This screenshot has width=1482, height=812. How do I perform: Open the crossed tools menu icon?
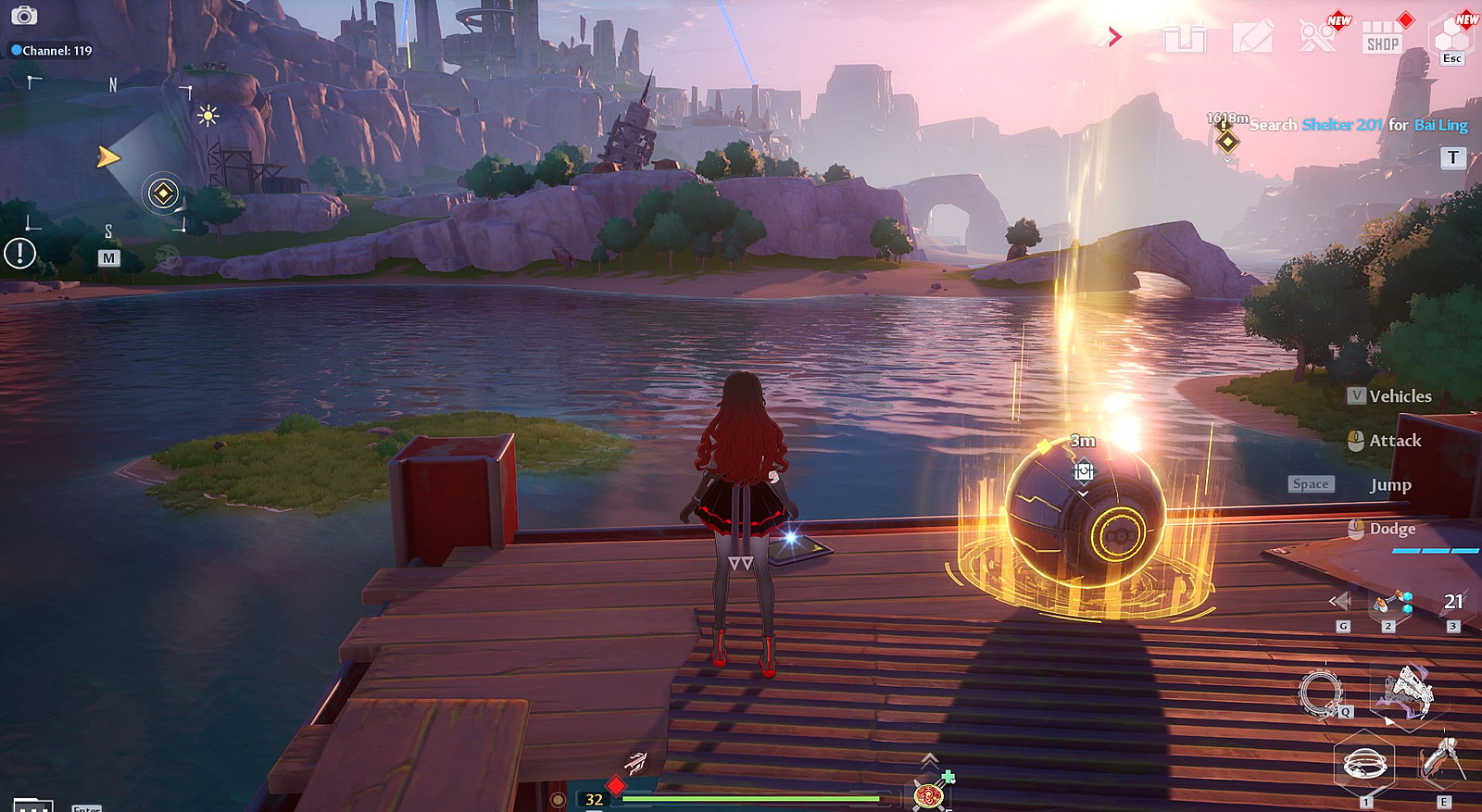tap(1317, 37)
